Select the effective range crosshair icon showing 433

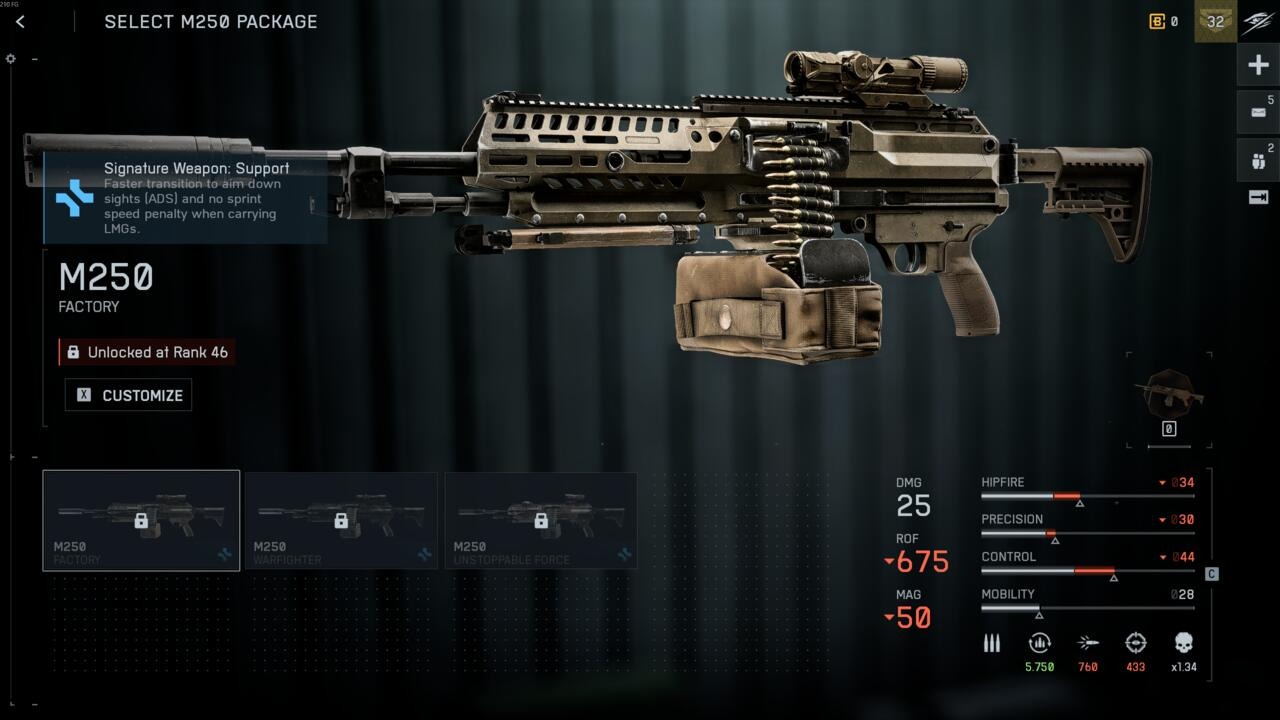coord(1136,643)
